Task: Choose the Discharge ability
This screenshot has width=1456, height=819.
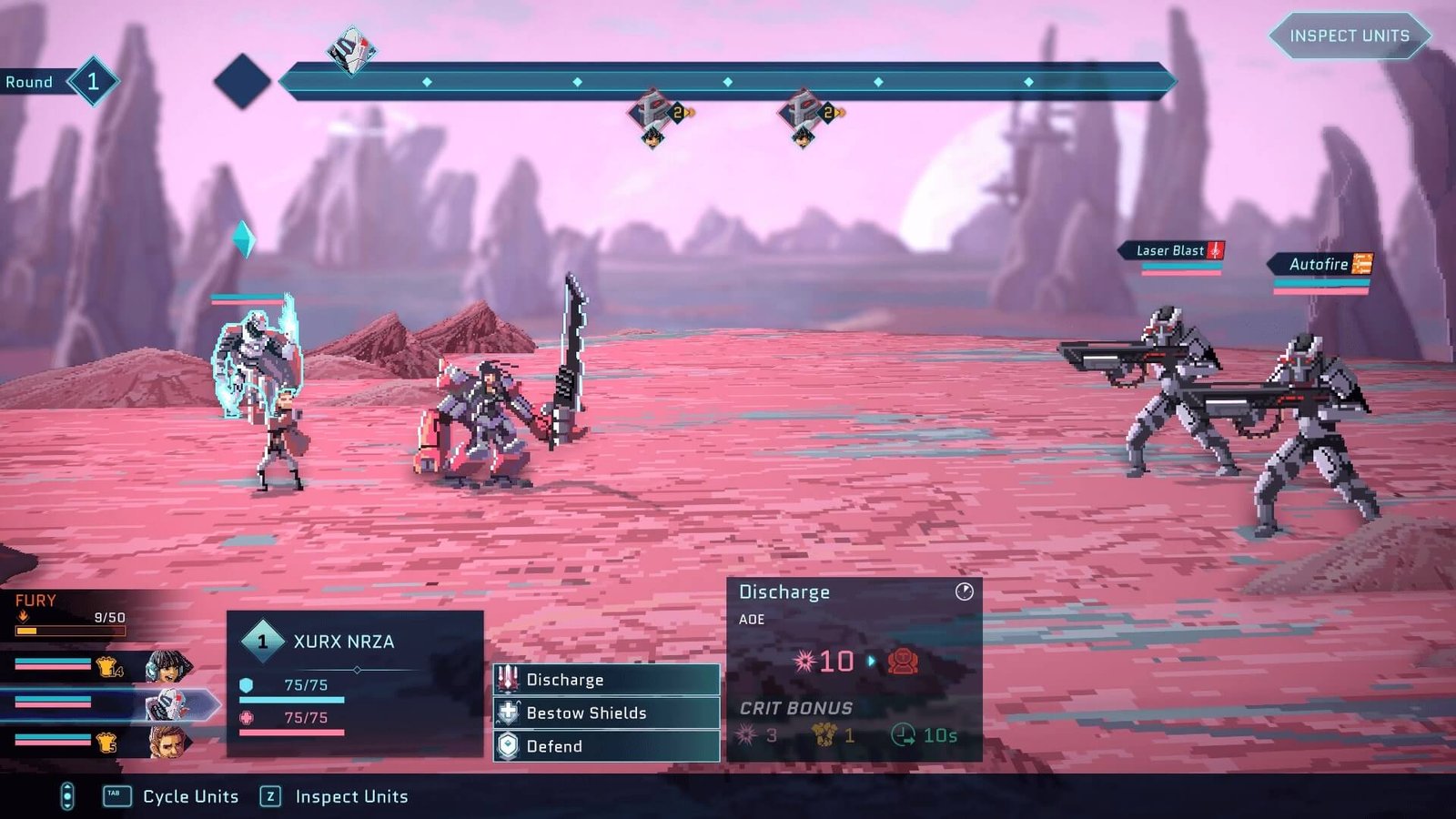Action: (606, 680)
